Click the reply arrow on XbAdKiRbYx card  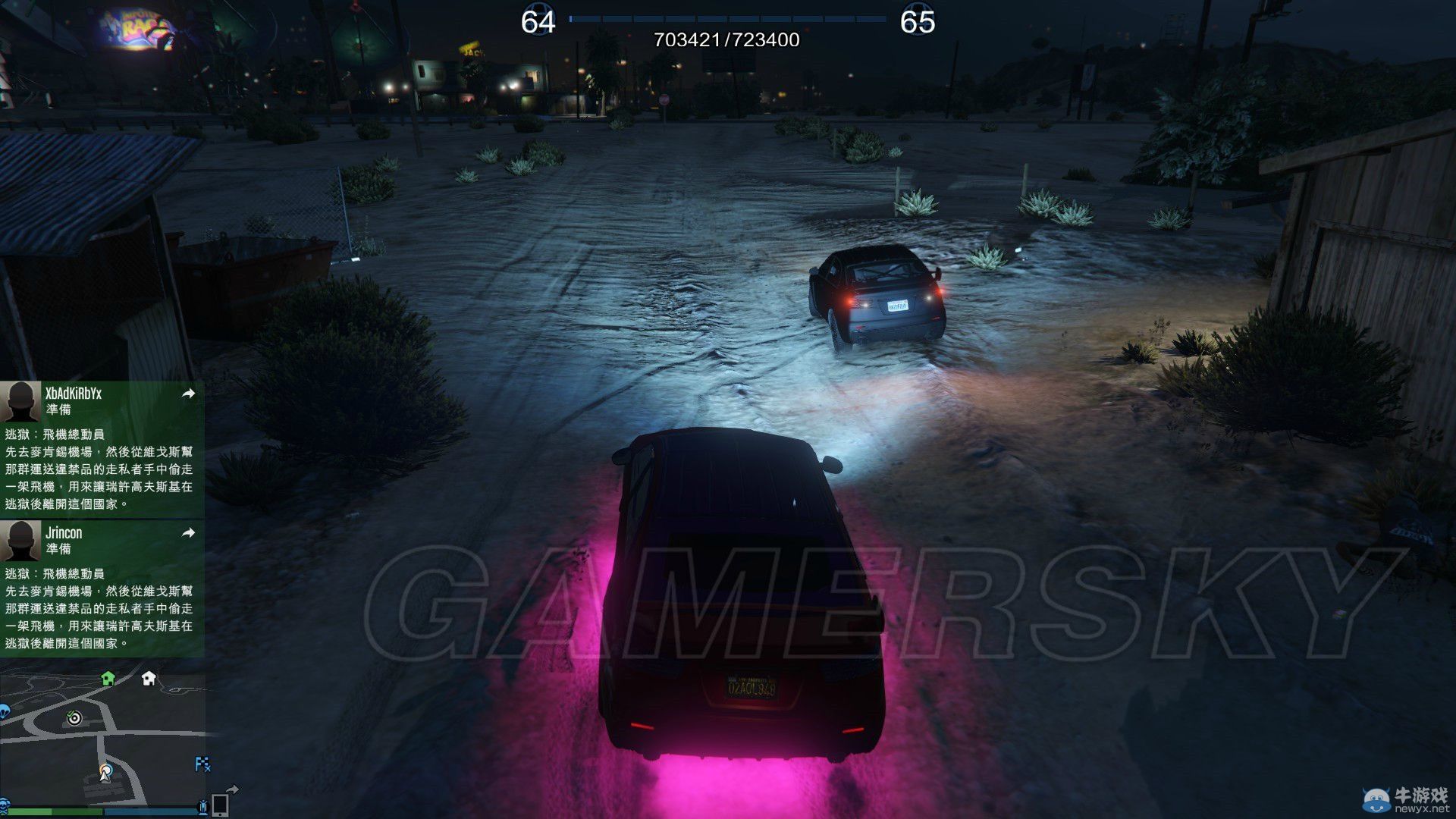(x=190, y=394)
